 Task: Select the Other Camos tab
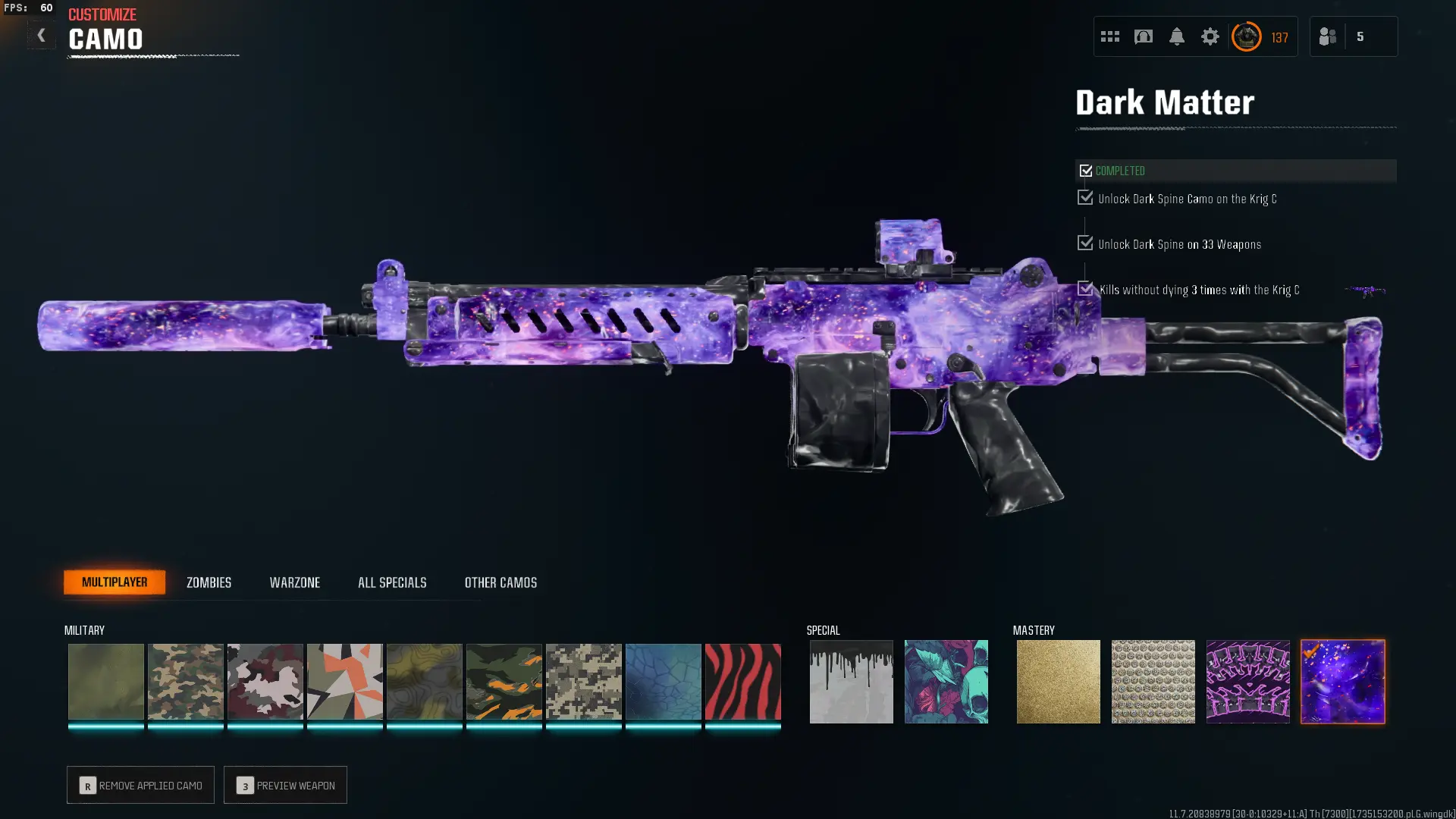(500, 582)
